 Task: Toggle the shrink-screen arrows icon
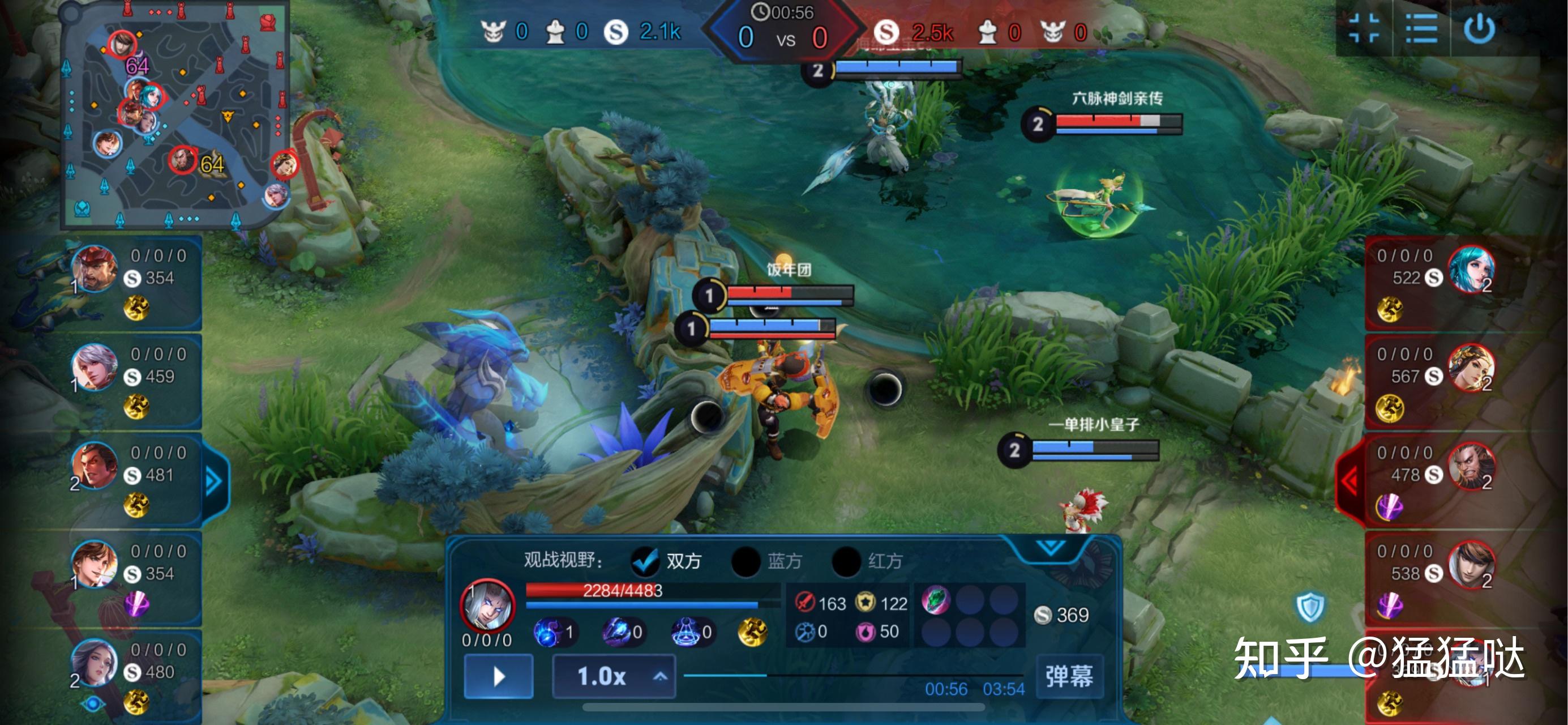pos(1364,29)
